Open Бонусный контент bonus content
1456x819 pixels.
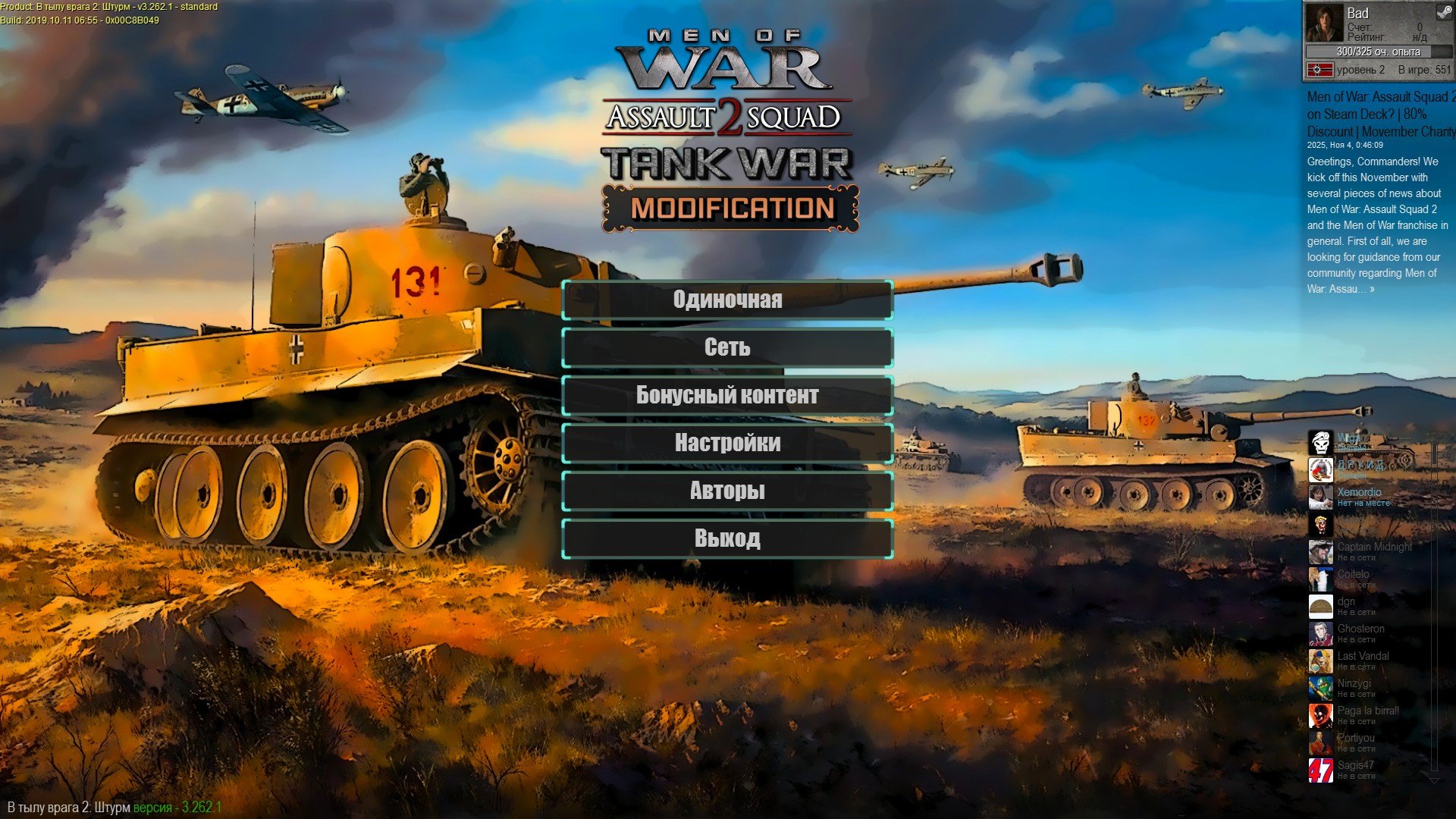coord(727,396)
